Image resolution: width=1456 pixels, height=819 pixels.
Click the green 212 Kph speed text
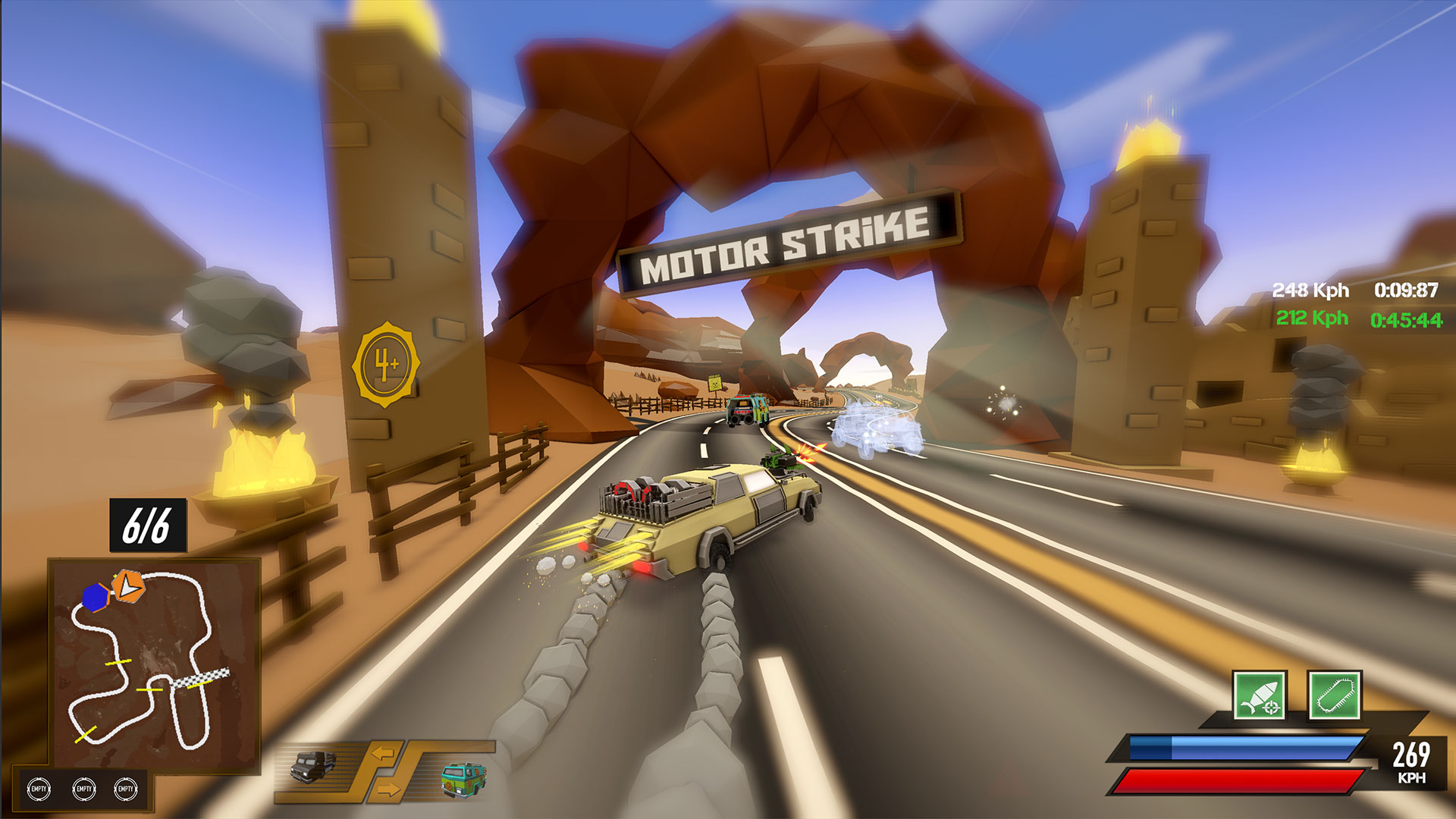pos(1312,318)
